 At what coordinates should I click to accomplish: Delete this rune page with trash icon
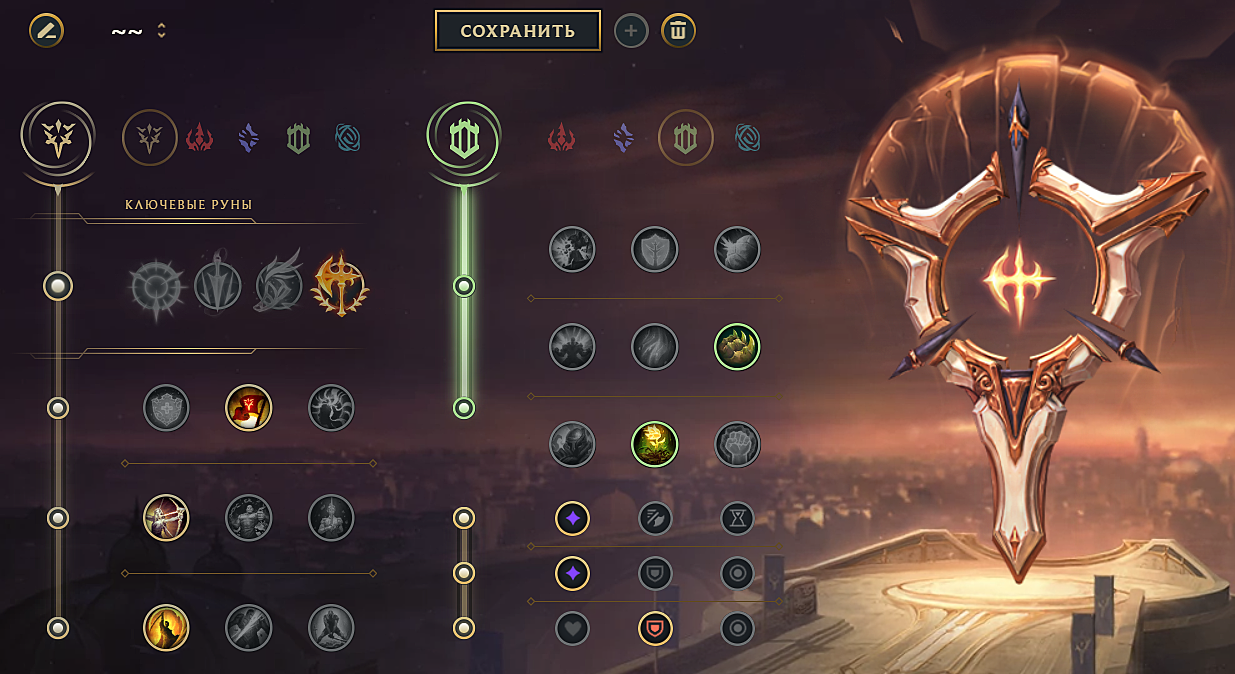(x=678, y=31)
